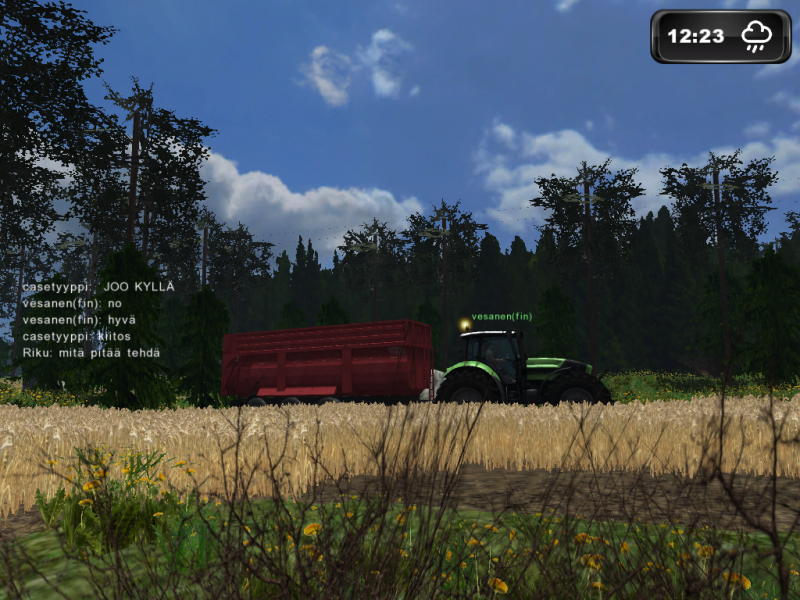Click Riku's chat message in the chat log
Image resolution: width=800 pixels, height=600 pixels.
(x=91, y=353)
